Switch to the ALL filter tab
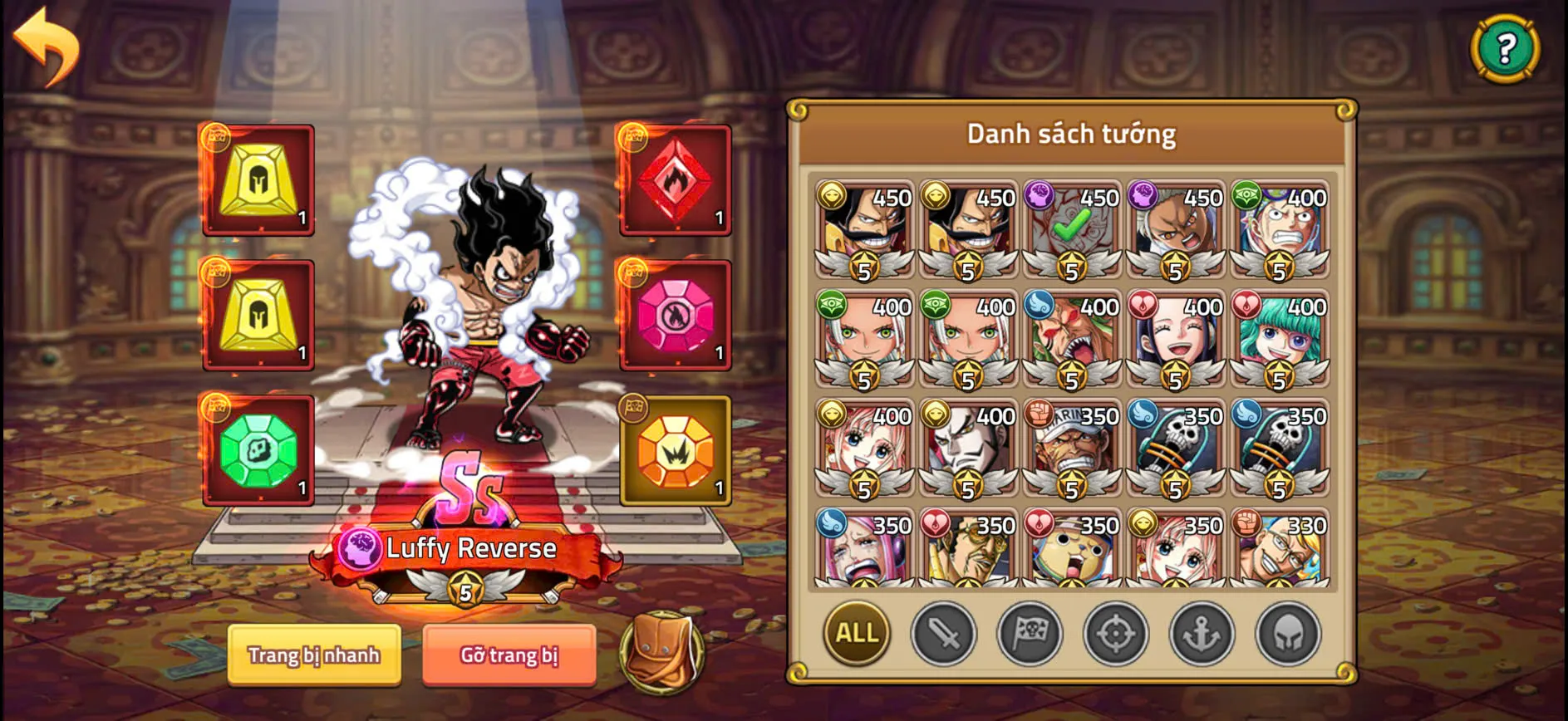This screenshot has width=1568, height=721. (855, 634)
